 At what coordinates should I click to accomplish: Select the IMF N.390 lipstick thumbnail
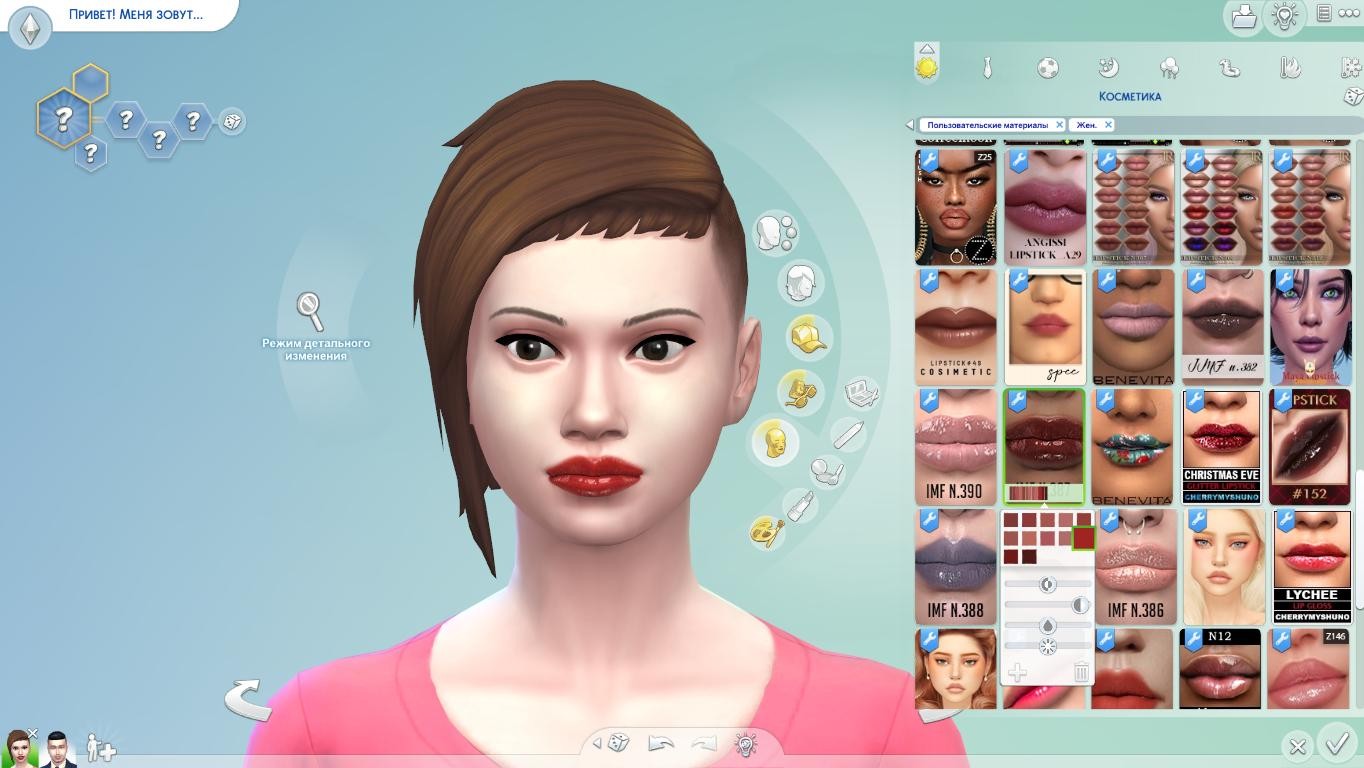click(x=955, y=446)
